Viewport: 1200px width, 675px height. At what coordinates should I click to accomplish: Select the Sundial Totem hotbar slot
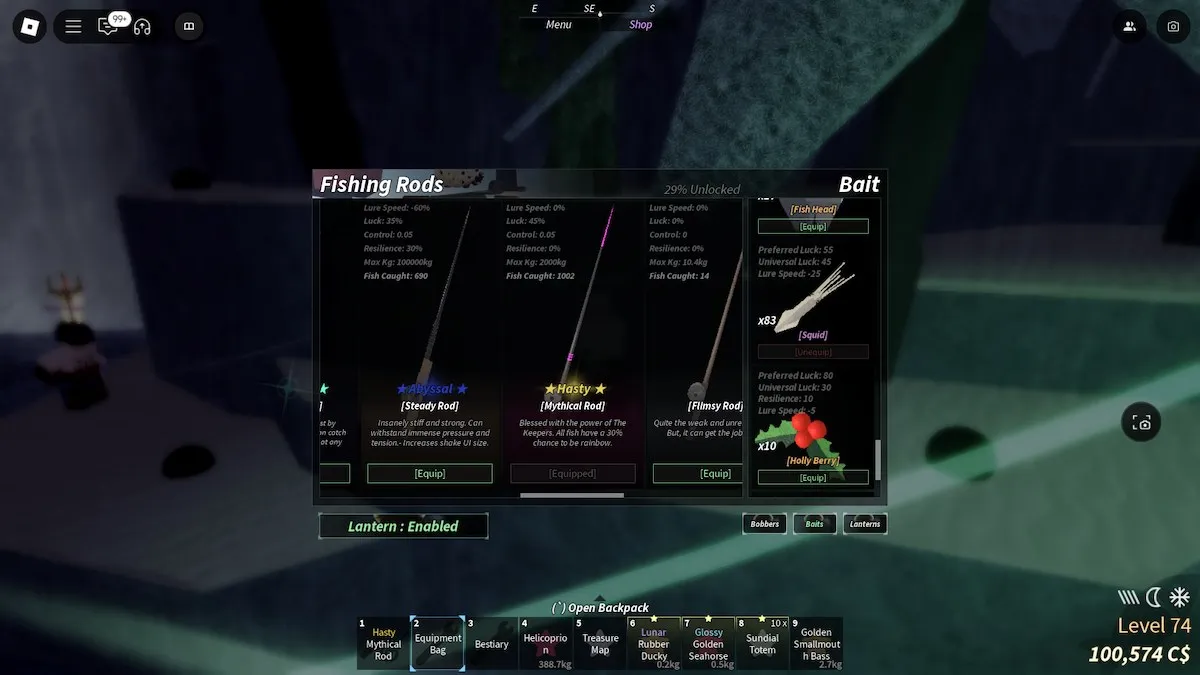[x=762, y=644]
